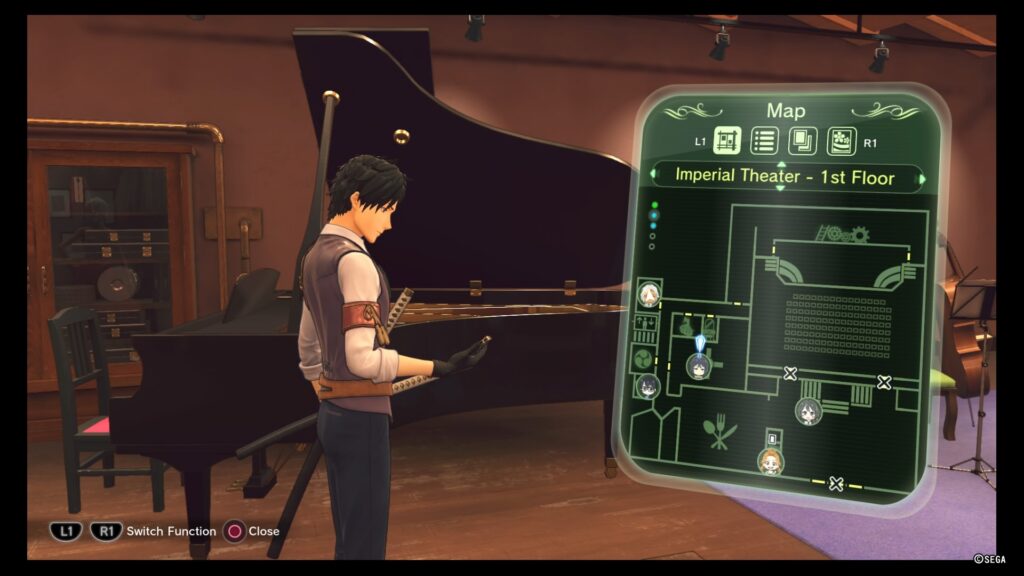Viewport: 1024px width, 576px height.
Task: Select the character marker below the auditorium
Action: pyautogui.click(x=808, y=410)
